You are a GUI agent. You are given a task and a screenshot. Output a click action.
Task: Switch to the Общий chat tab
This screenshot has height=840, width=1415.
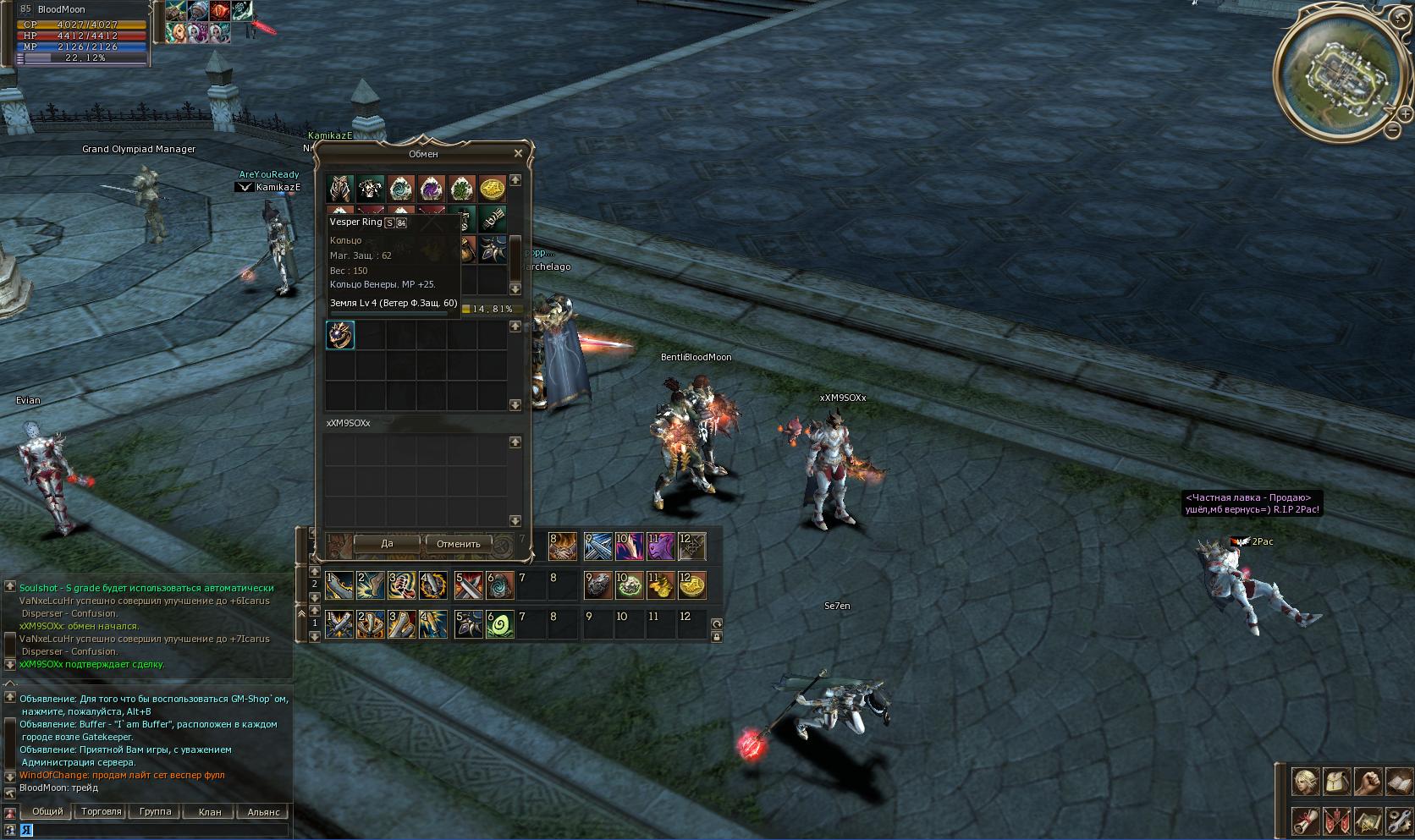point(47,811)
